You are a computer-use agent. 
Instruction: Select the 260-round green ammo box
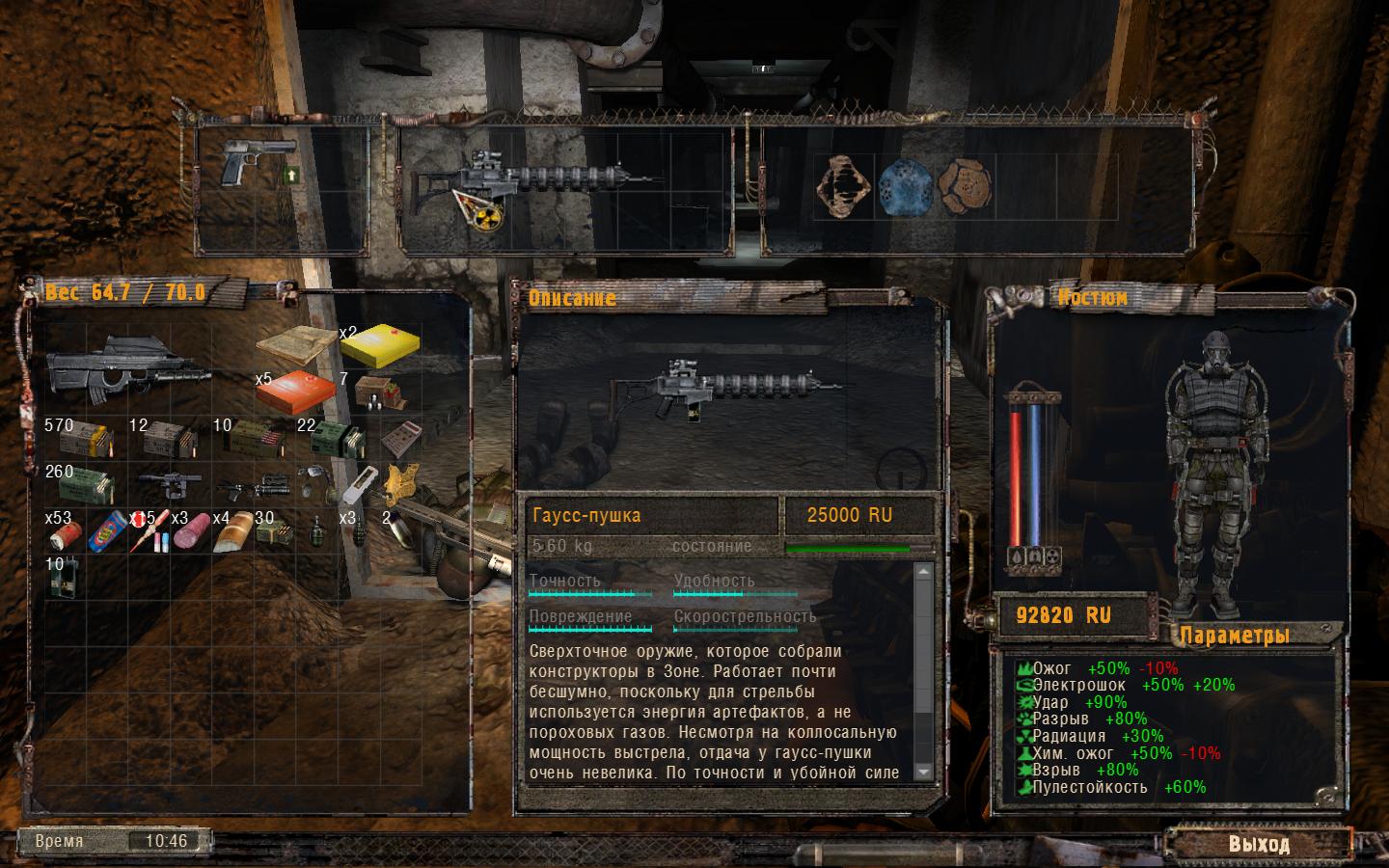(x=85, y=484)
